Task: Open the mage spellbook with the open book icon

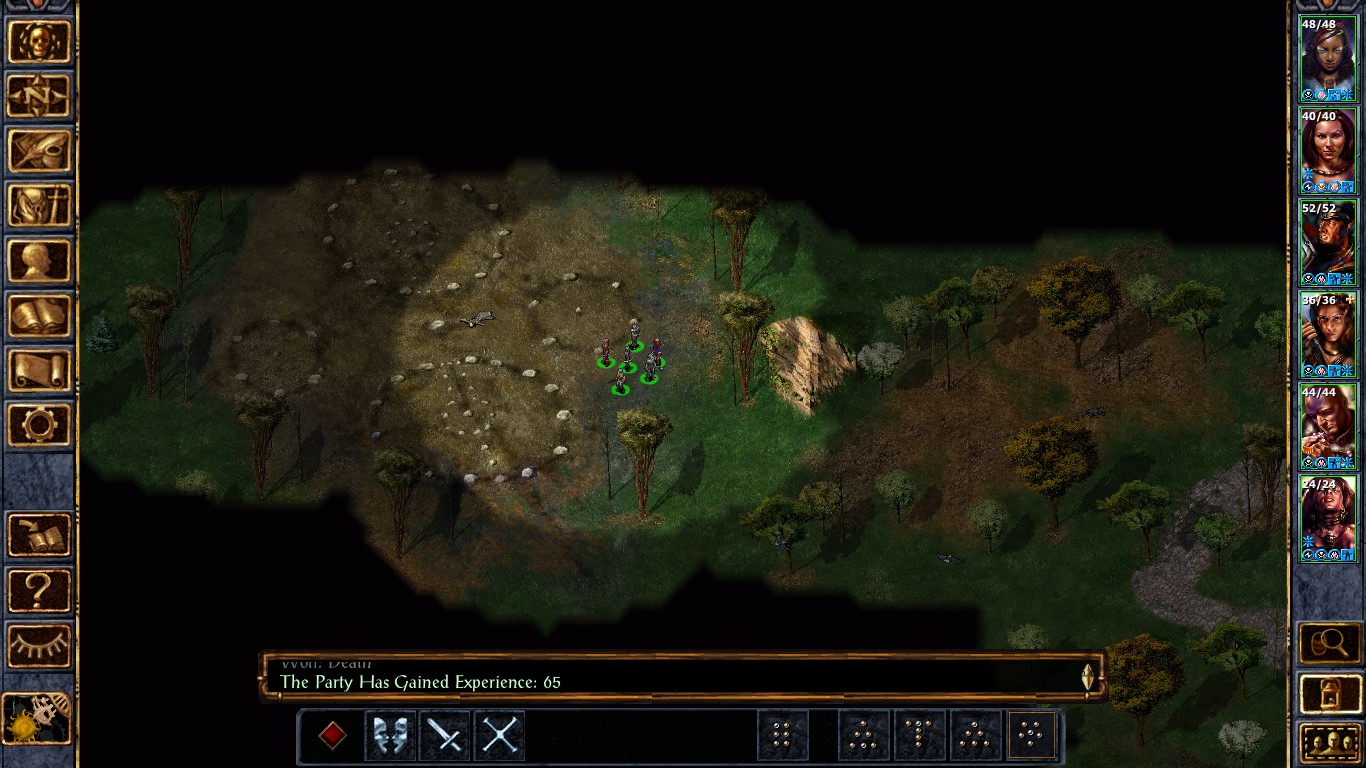Action: (39, 316)
